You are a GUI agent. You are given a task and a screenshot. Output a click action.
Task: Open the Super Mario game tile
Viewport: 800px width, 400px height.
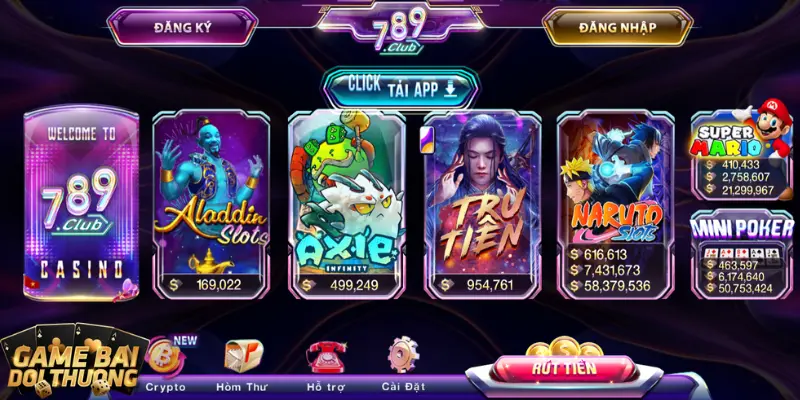[741, 152]
